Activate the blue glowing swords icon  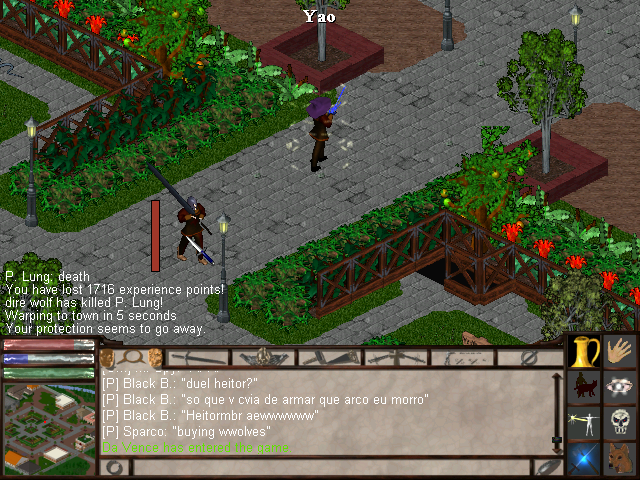coord(584,458)
